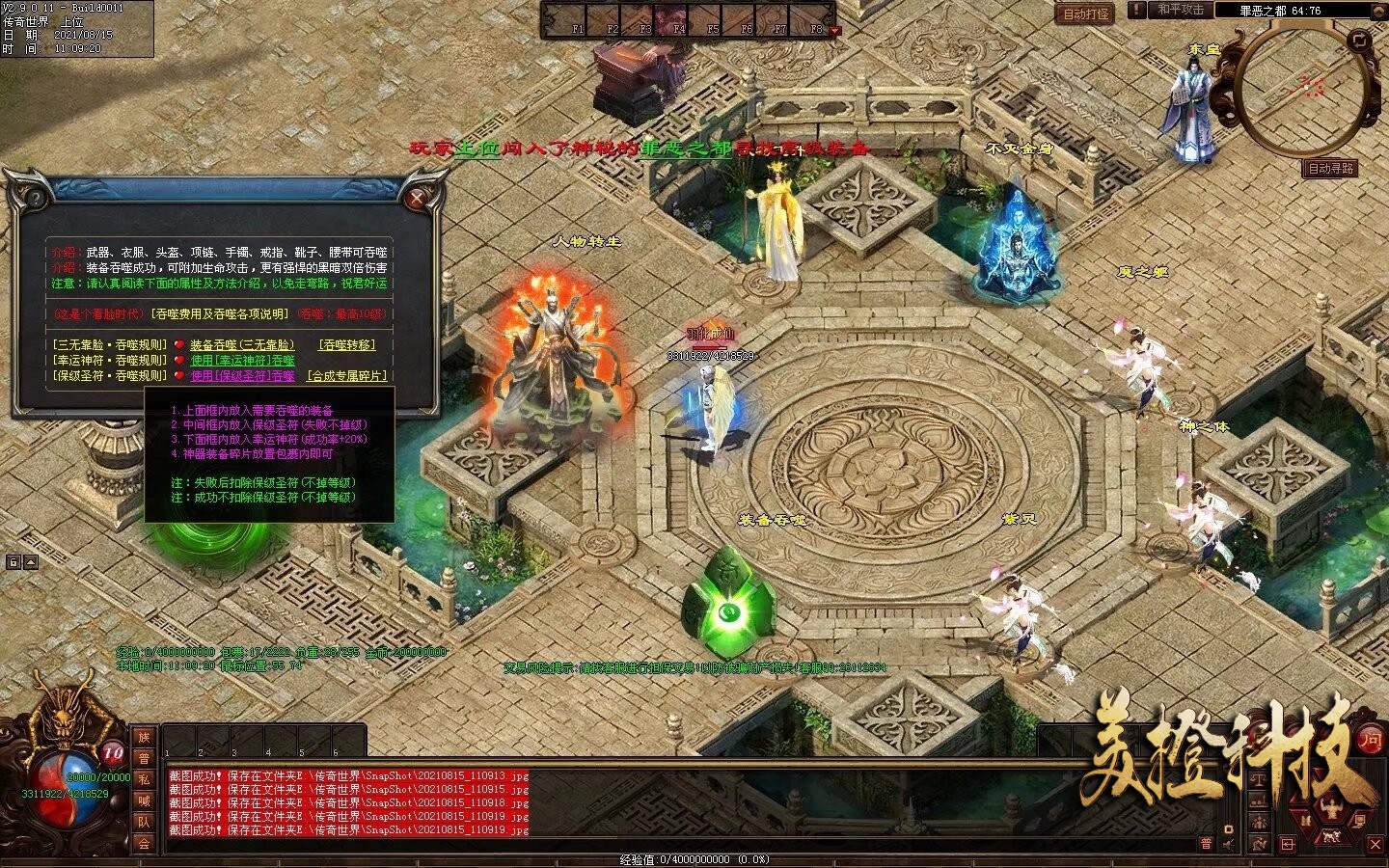Show the 幸运神符·吞噬规则 rules
1389x868 pixels.
tap(110, 360)
